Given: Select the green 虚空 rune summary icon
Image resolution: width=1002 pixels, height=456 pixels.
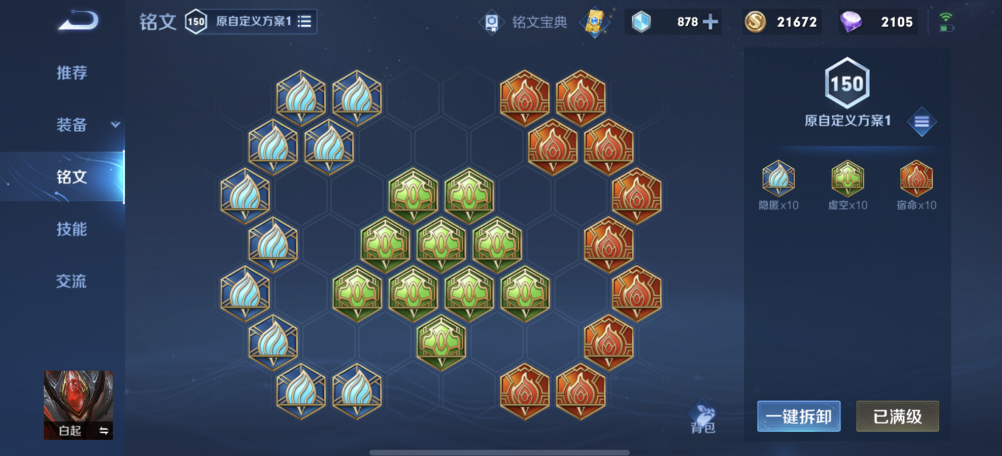Looking at the screenshot, I should tap(847, 180).
